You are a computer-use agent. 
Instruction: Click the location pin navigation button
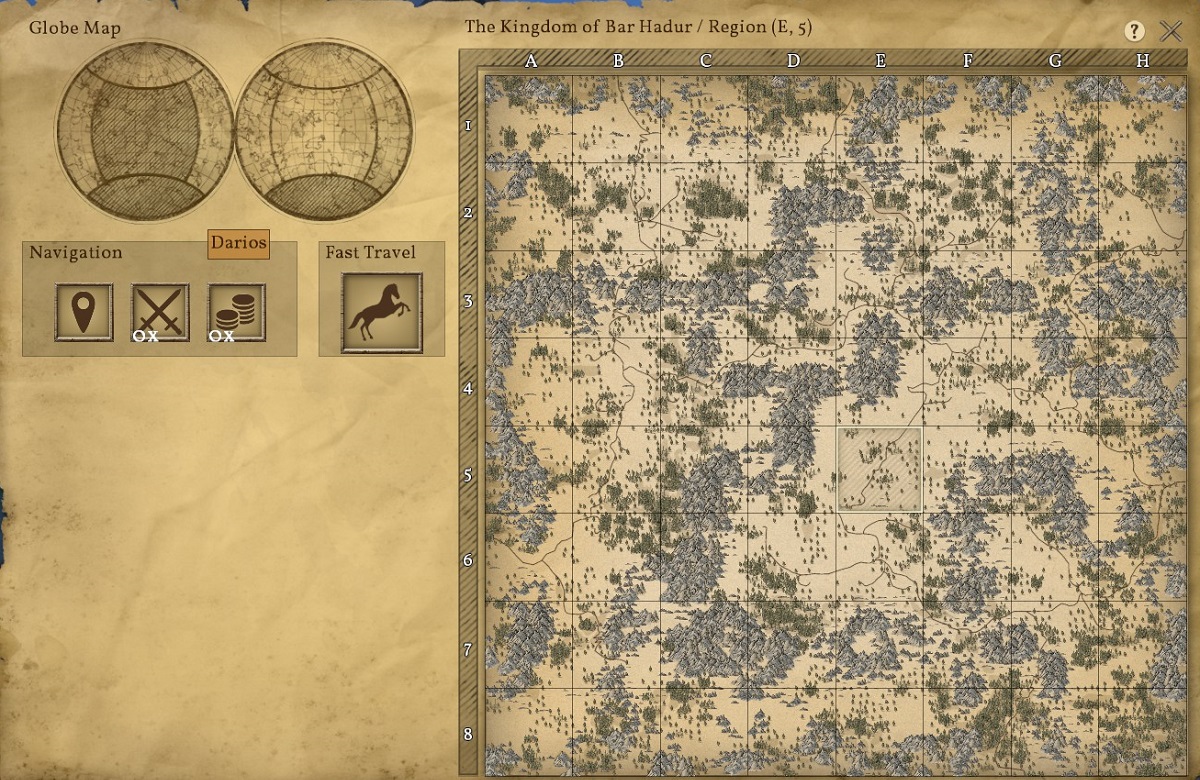tap(84, 312)
